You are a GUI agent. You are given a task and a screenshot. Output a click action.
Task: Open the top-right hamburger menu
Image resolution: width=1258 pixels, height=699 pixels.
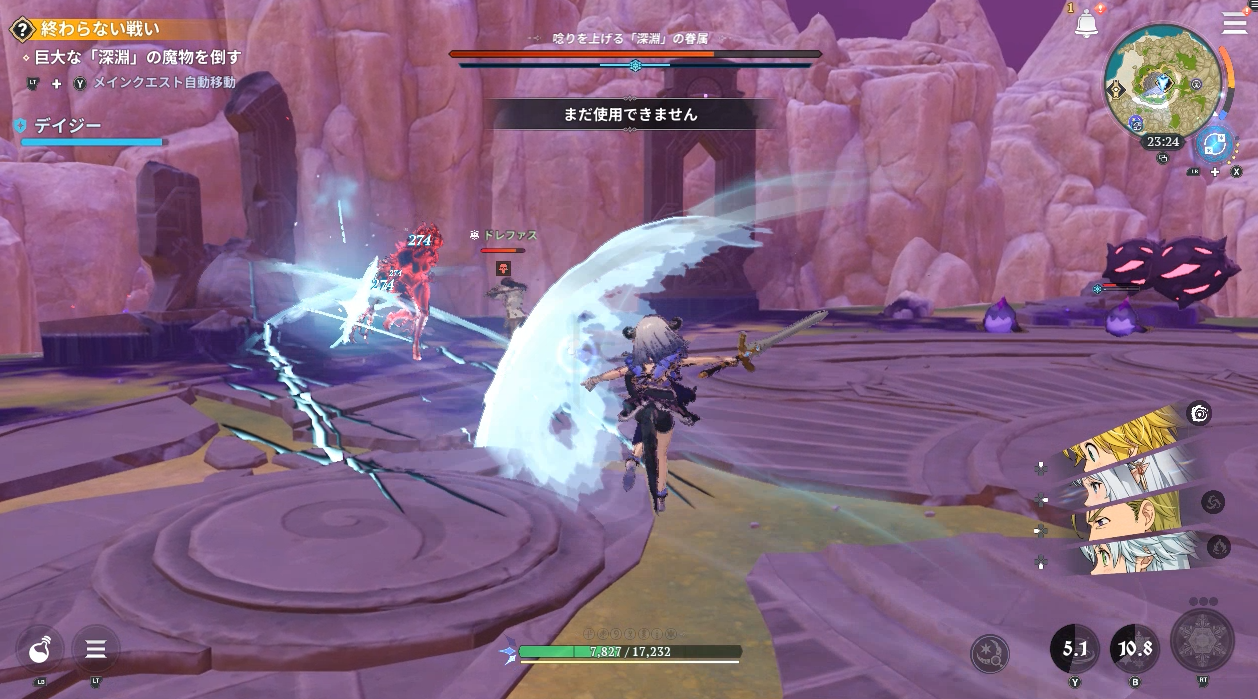pos(1234,23)
